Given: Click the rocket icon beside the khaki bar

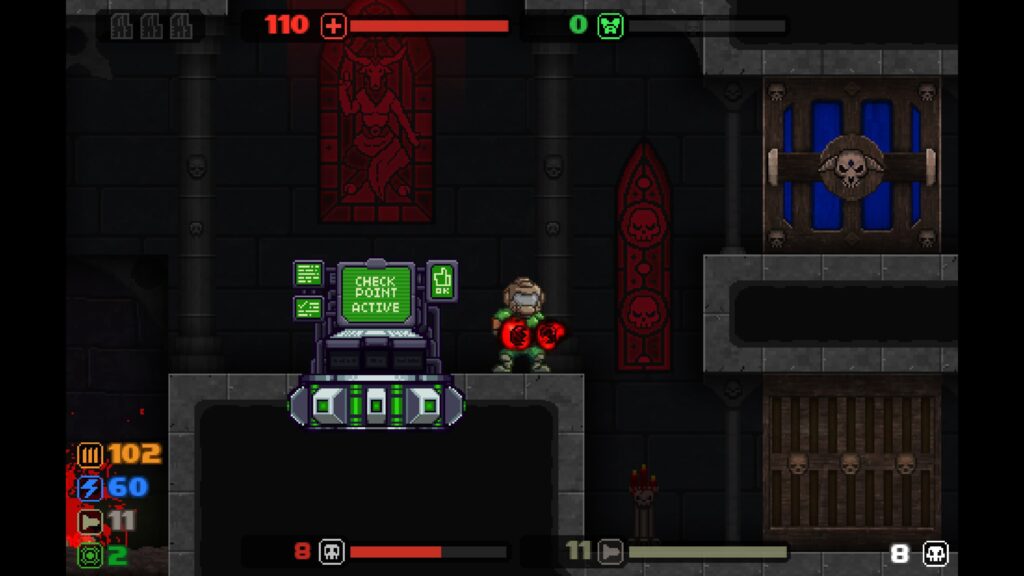Looking at the screenshot, I should click(x=610, y=551).
